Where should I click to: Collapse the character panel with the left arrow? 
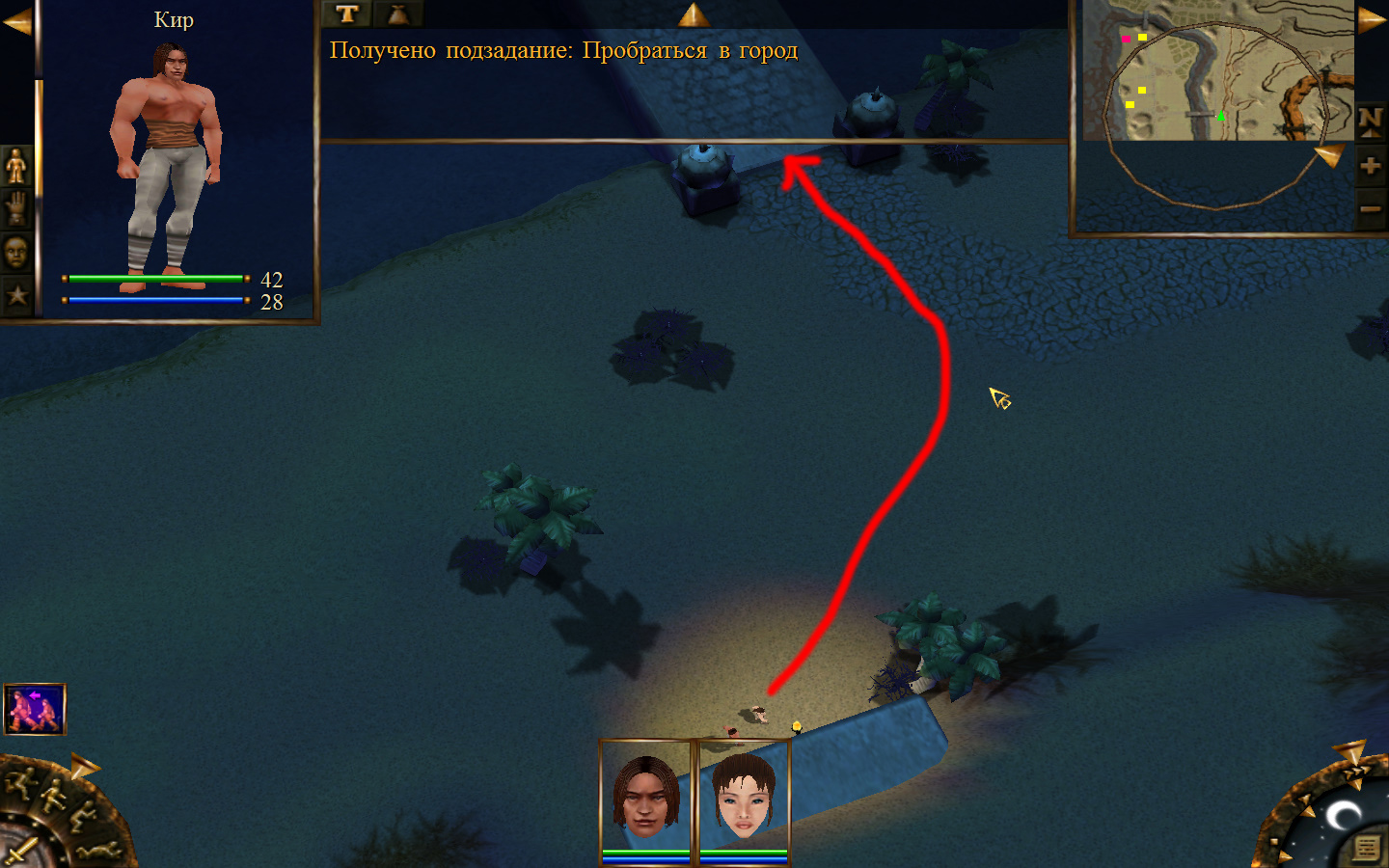16,22
